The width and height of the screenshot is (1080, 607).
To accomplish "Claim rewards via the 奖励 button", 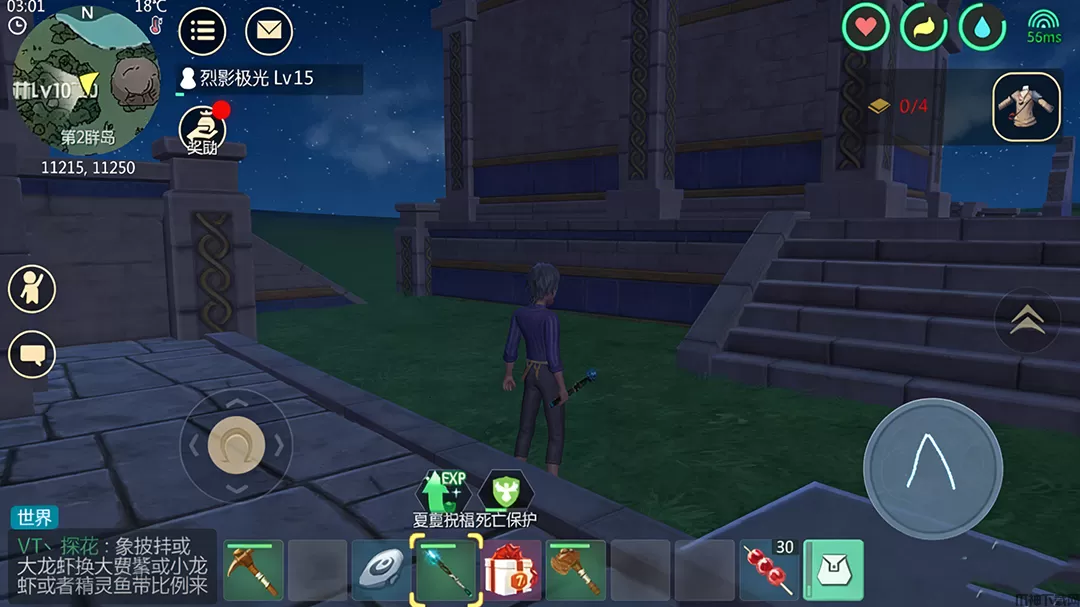I will pyautogui.click(x=202, y=131).
